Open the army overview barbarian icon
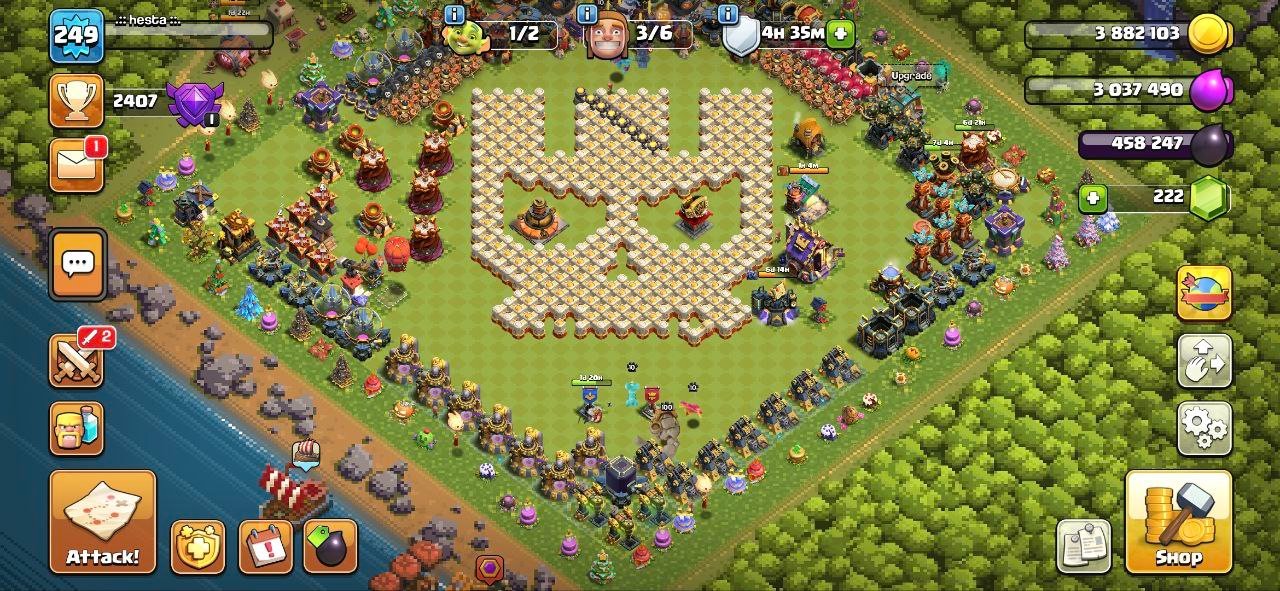This screenshot has height=591, width=1280. tap(77, 428)
